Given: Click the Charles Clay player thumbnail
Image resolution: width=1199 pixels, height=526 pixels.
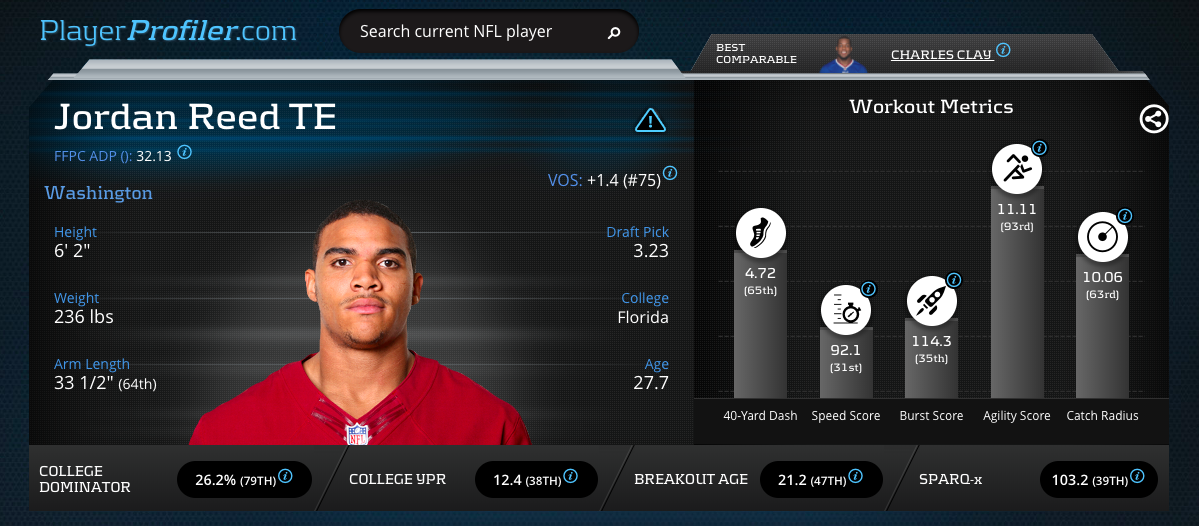Looking at the screenshot, I should pyautogui.click(x=843, y=54).
